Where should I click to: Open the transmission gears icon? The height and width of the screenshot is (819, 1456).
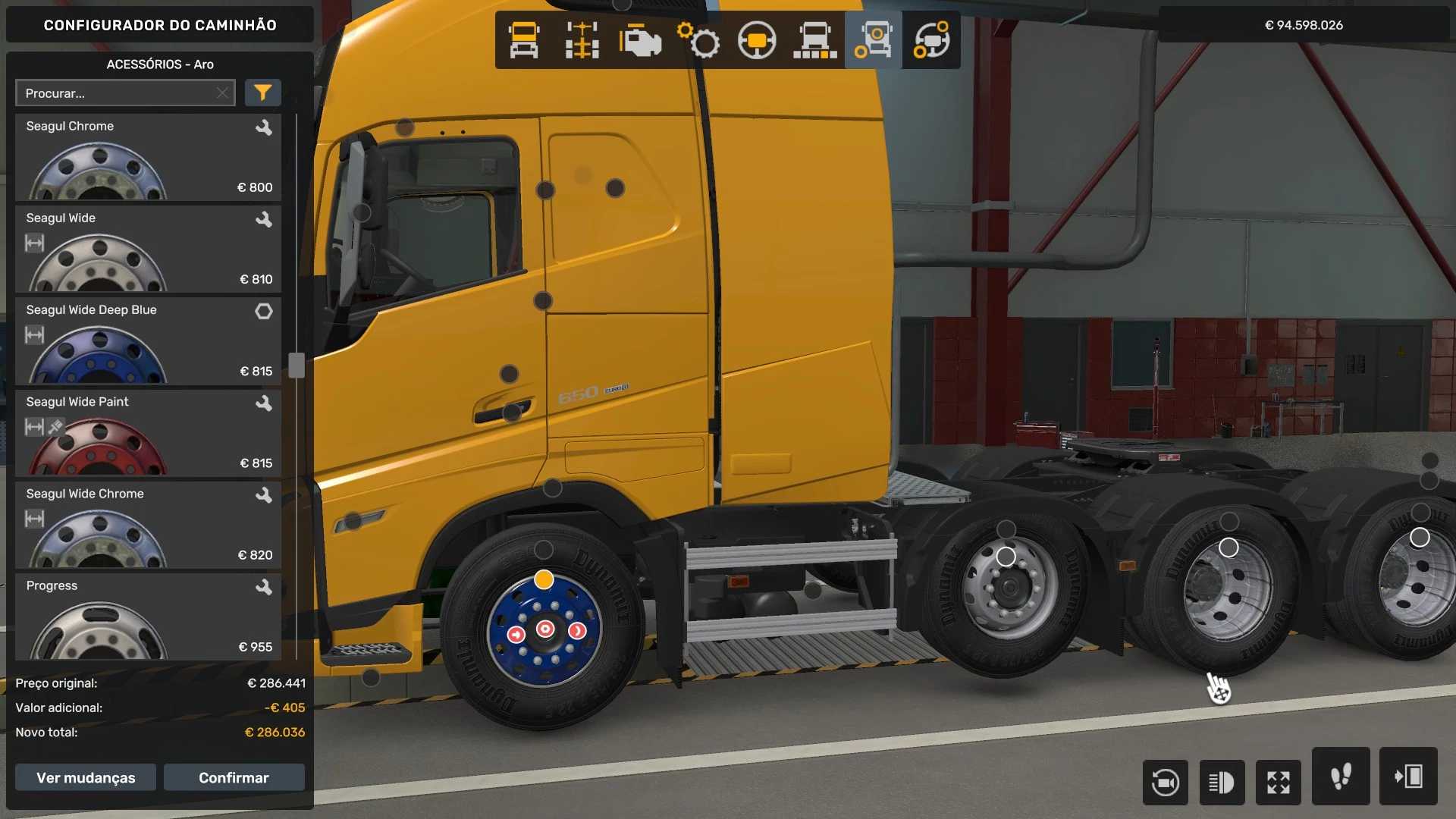coord(699,40)
